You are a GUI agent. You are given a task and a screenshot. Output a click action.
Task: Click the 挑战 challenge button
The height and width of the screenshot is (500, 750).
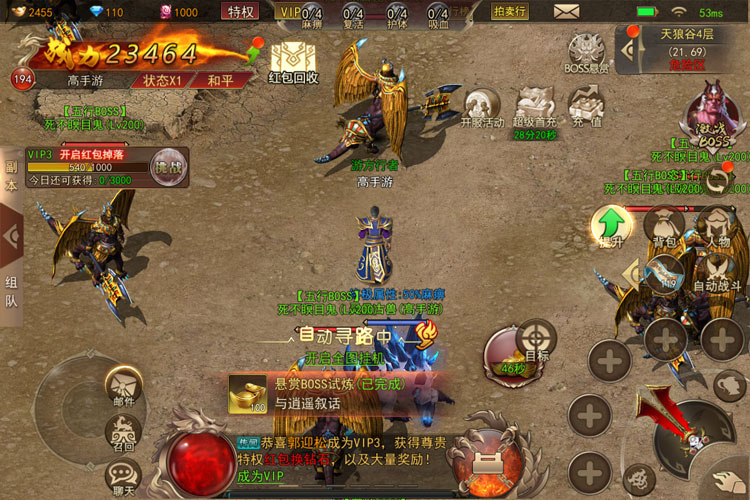pos(168,167)
